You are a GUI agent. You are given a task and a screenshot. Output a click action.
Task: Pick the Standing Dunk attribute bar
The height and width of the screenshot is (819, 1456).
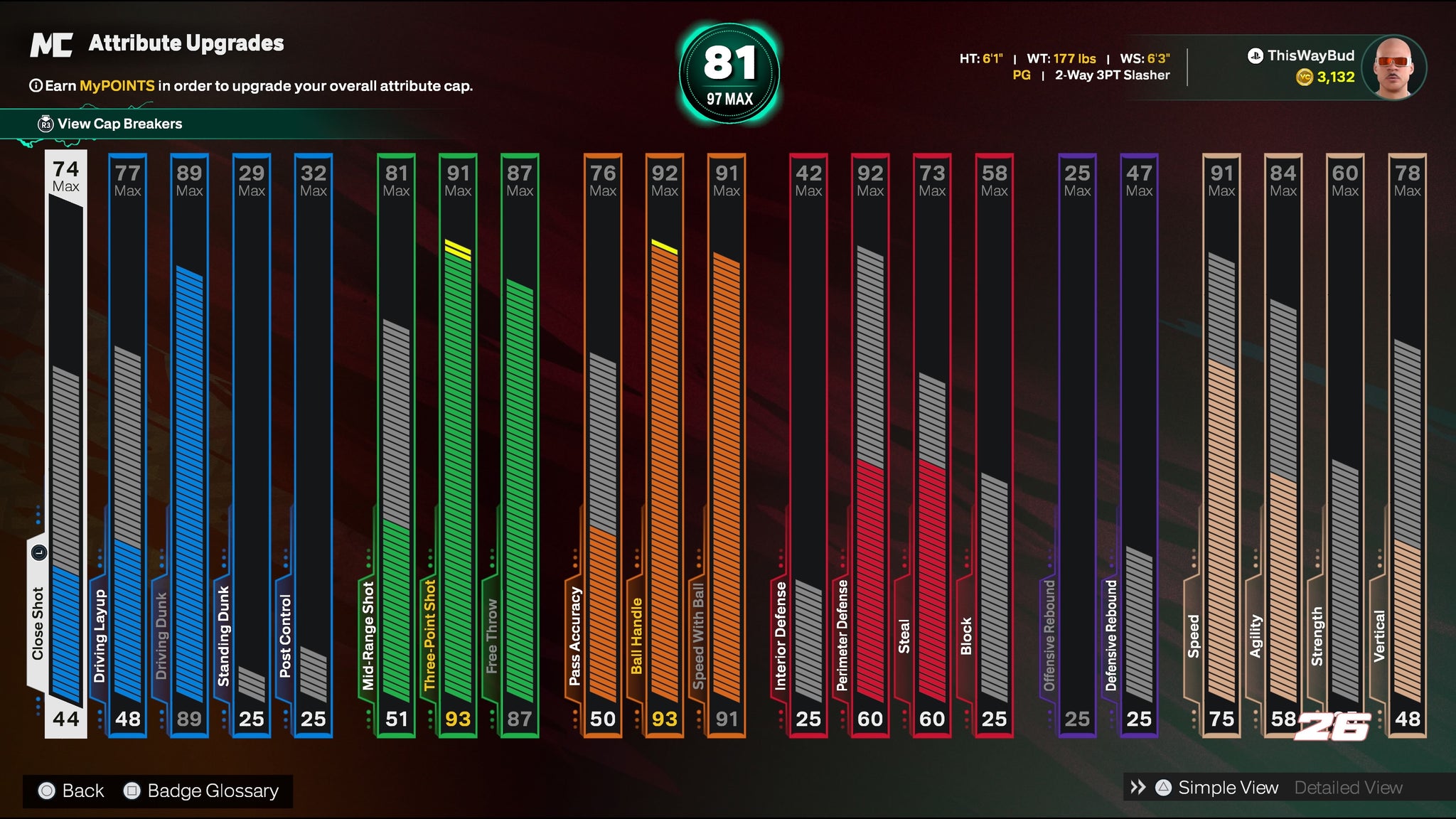[x=252, y=444]
